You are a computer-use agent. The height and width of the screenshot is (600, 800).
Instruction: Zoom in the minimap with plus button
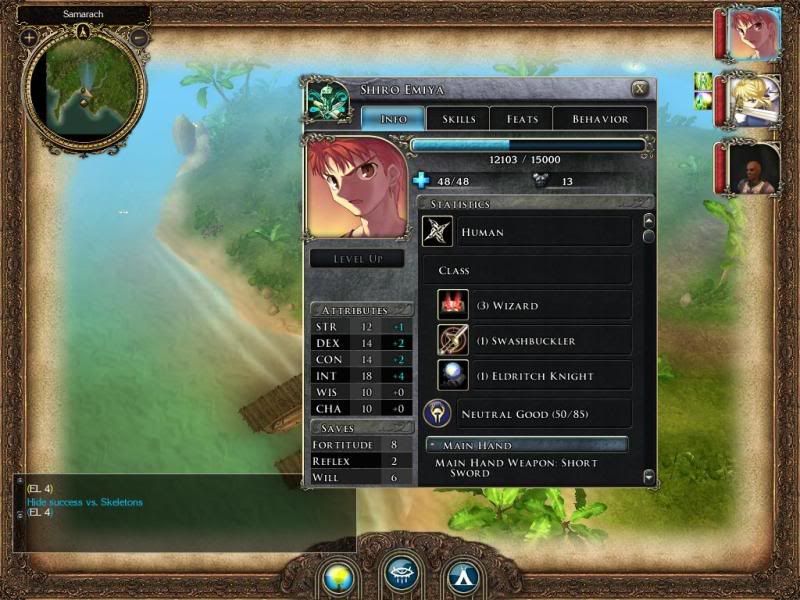(x=29, y=37)
